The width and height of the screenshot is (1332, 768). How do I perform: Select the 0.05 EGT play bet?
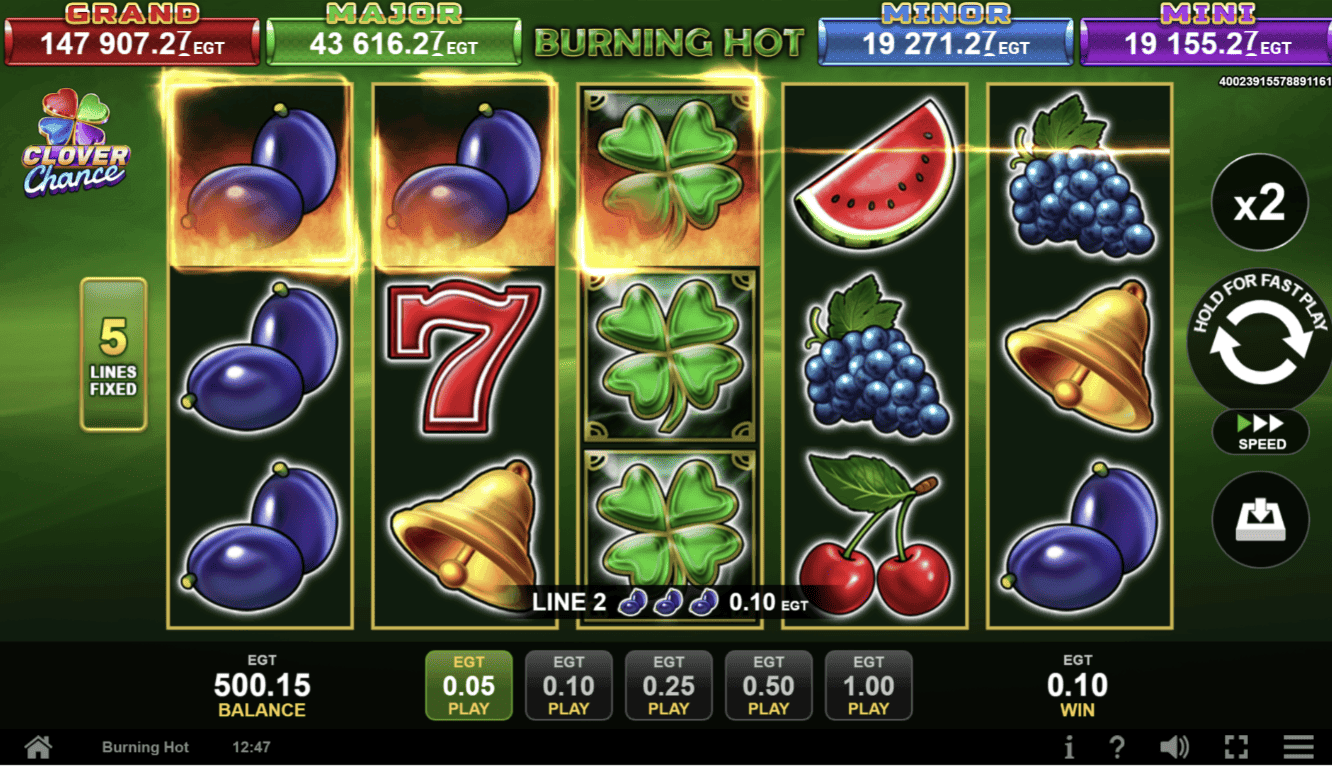[468, 686]
